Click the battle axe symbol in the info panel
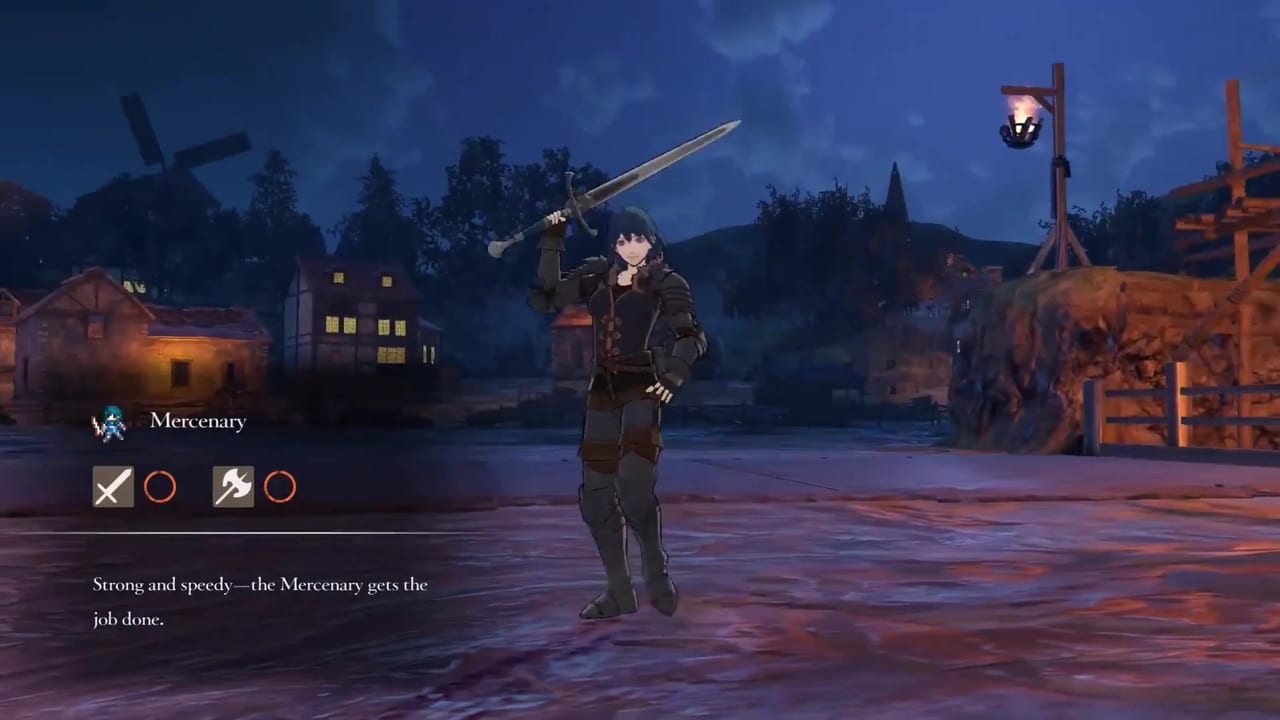Screen dimensions: 1280x720 coord(232,487)
